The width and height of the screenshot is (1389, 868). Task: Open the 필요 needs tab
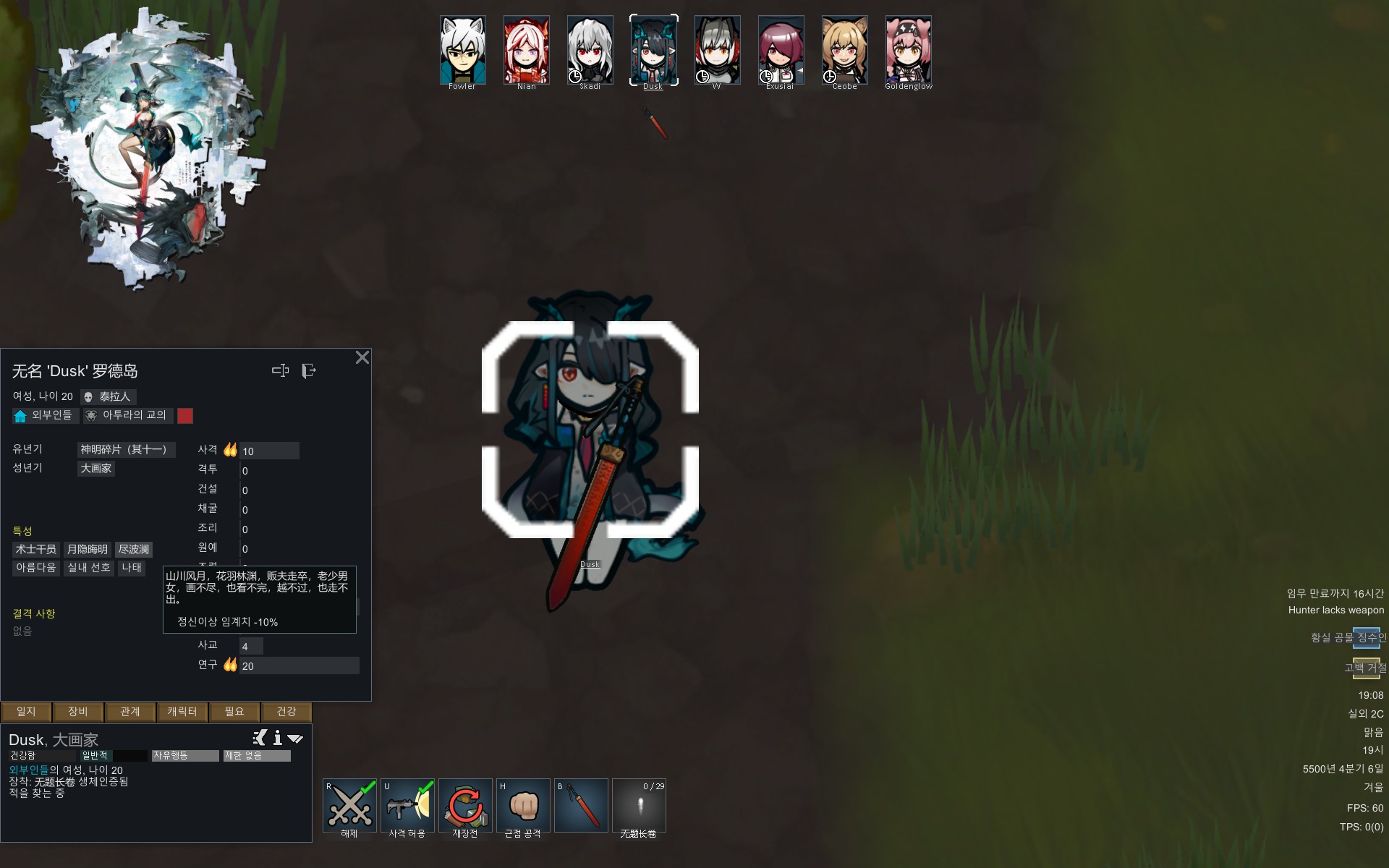(234, 712)
